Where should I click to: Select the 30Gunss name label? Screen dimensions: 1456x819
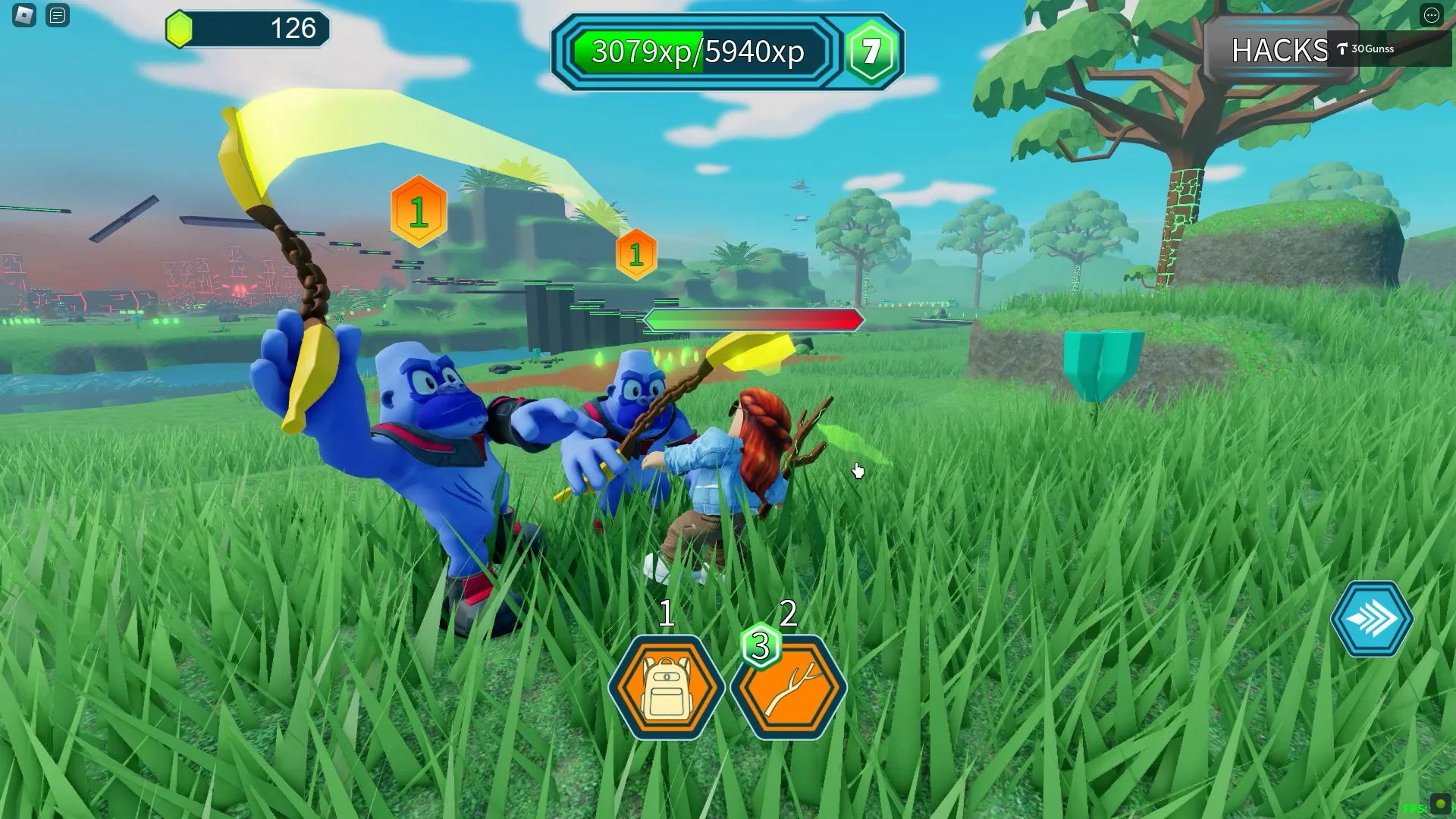pos(1373,49)
